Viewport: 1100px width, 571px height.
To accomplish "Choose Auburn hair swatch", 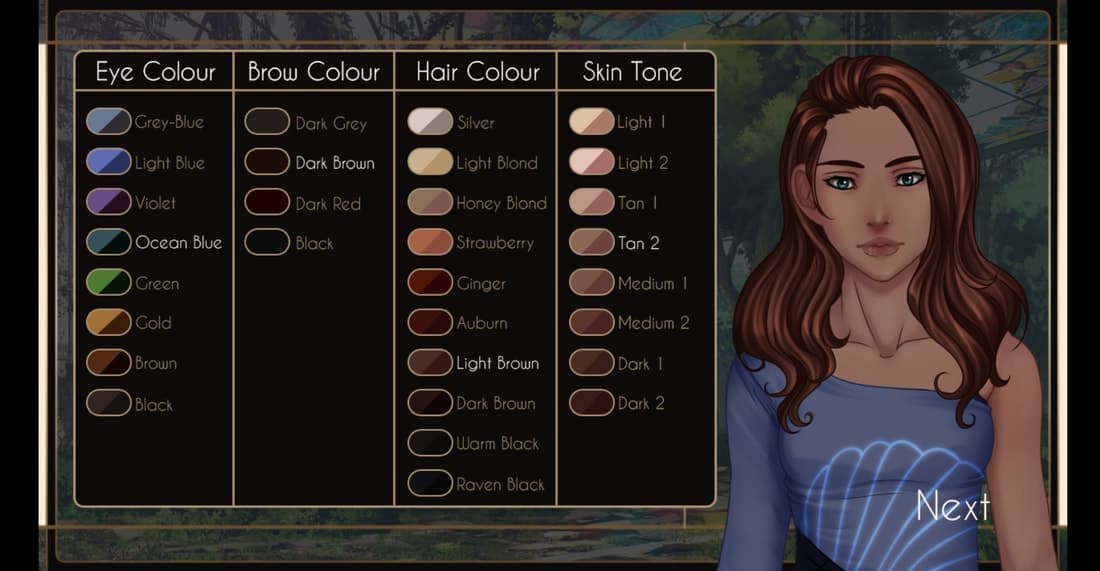I will 430,323.
